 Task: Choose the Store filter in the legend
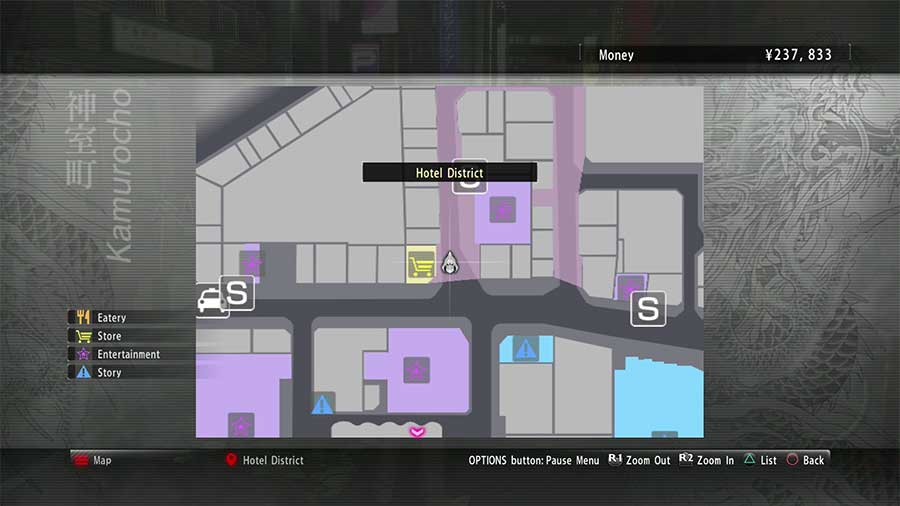pyautogui.click(x=108, y=336)
